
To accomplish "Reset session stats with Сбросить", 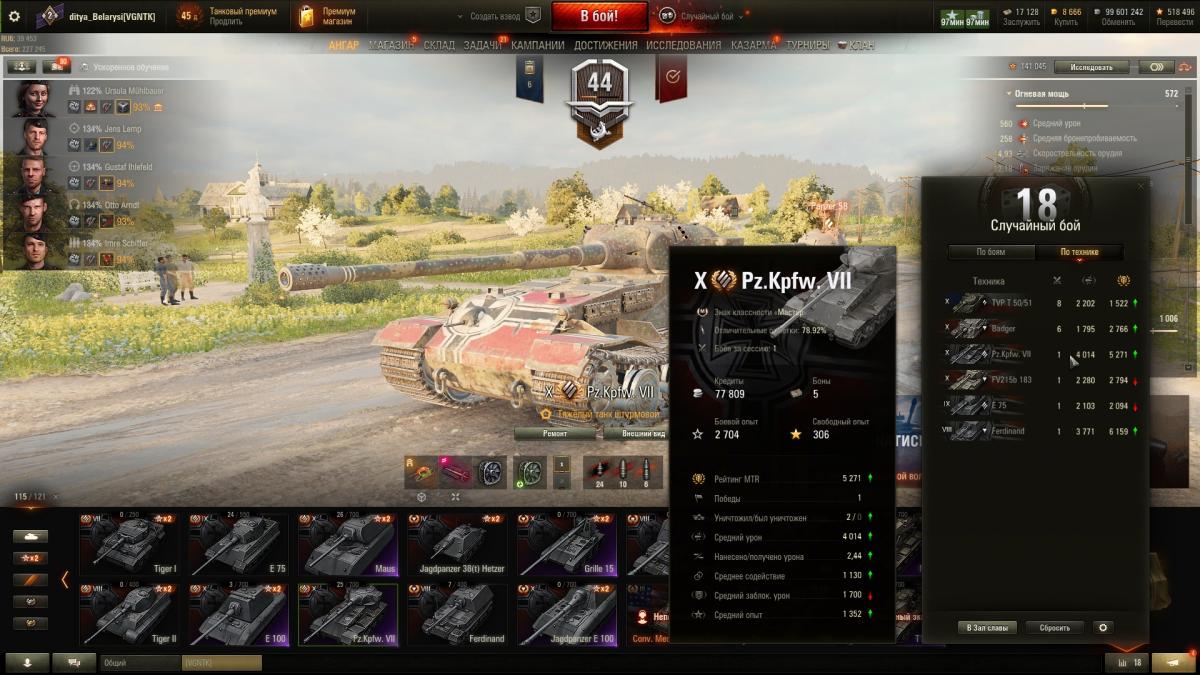I will [1054, 628].
